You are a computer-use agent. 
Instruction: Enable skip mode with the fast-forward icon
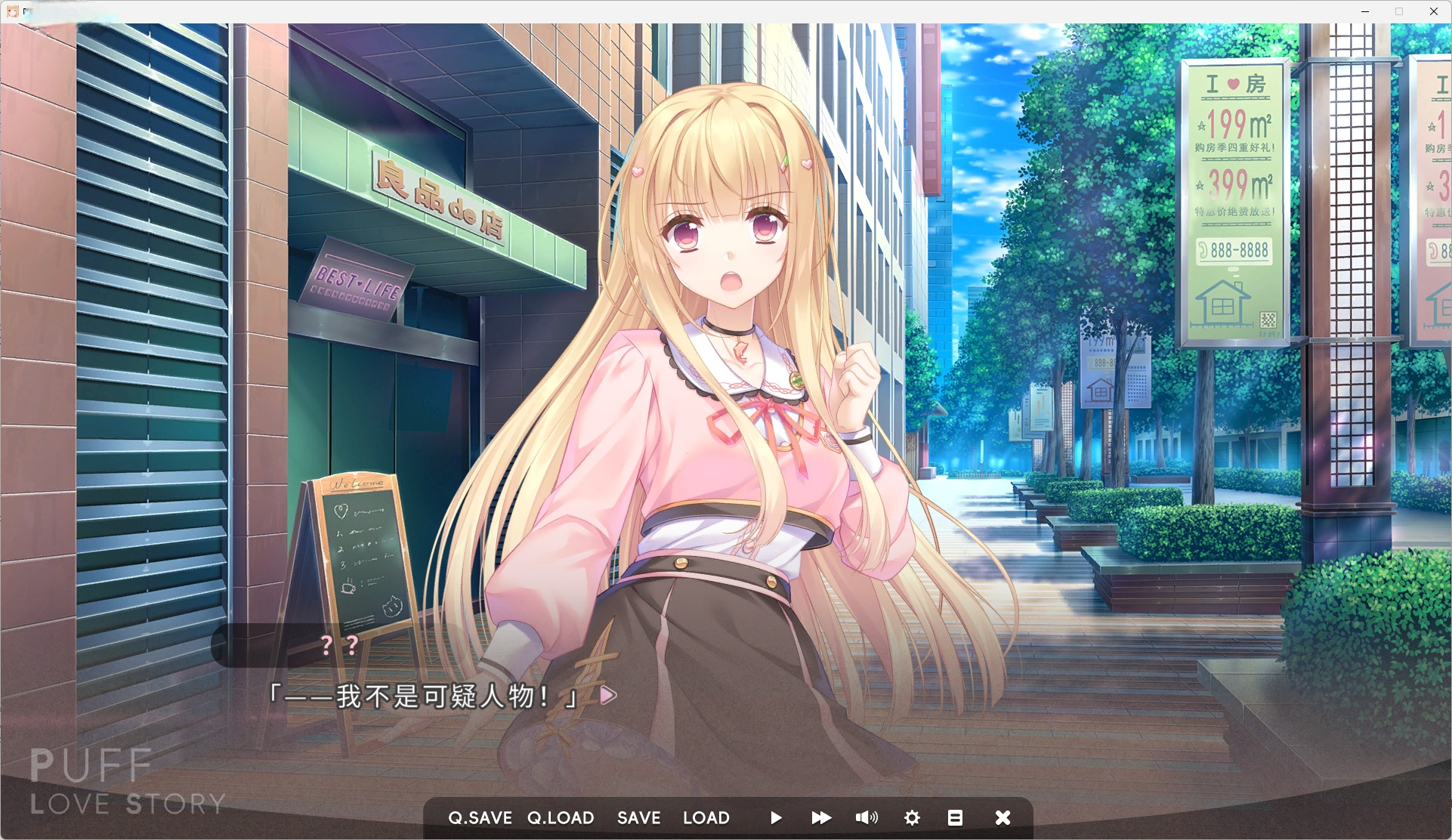coord(820,817)
